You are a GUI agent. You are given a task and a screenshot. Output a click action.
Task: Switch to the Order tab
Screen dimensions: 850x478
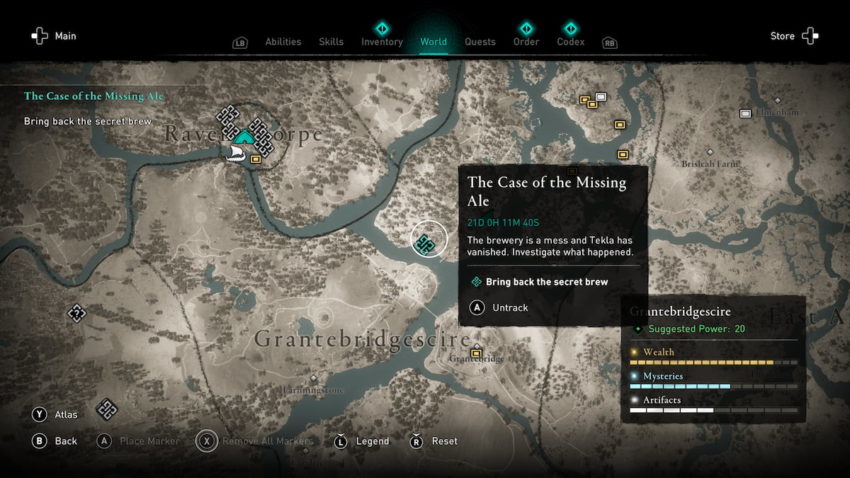526,42
